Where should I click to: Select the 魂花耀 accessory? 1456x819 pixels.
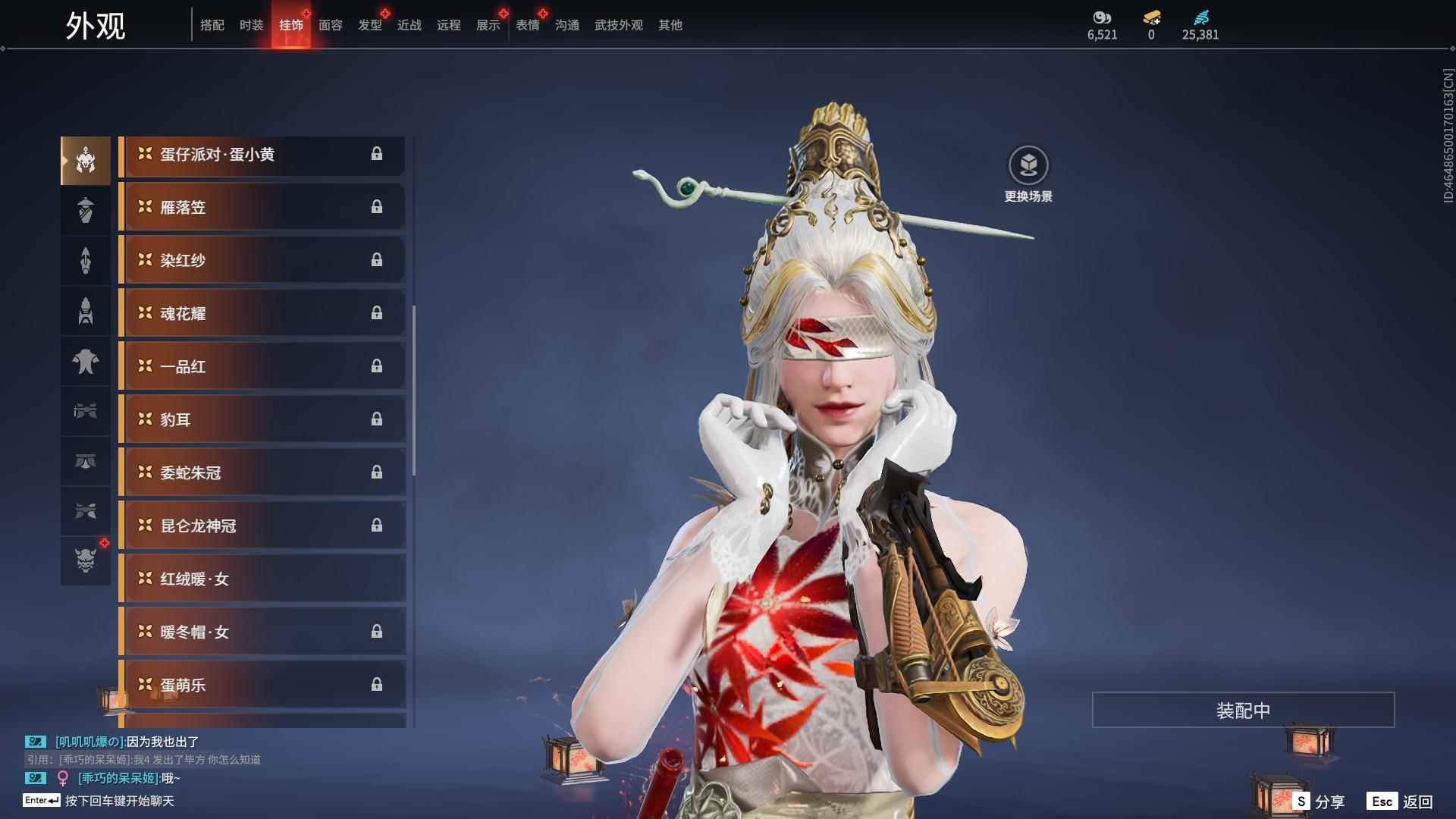click(x=262, y=313)
